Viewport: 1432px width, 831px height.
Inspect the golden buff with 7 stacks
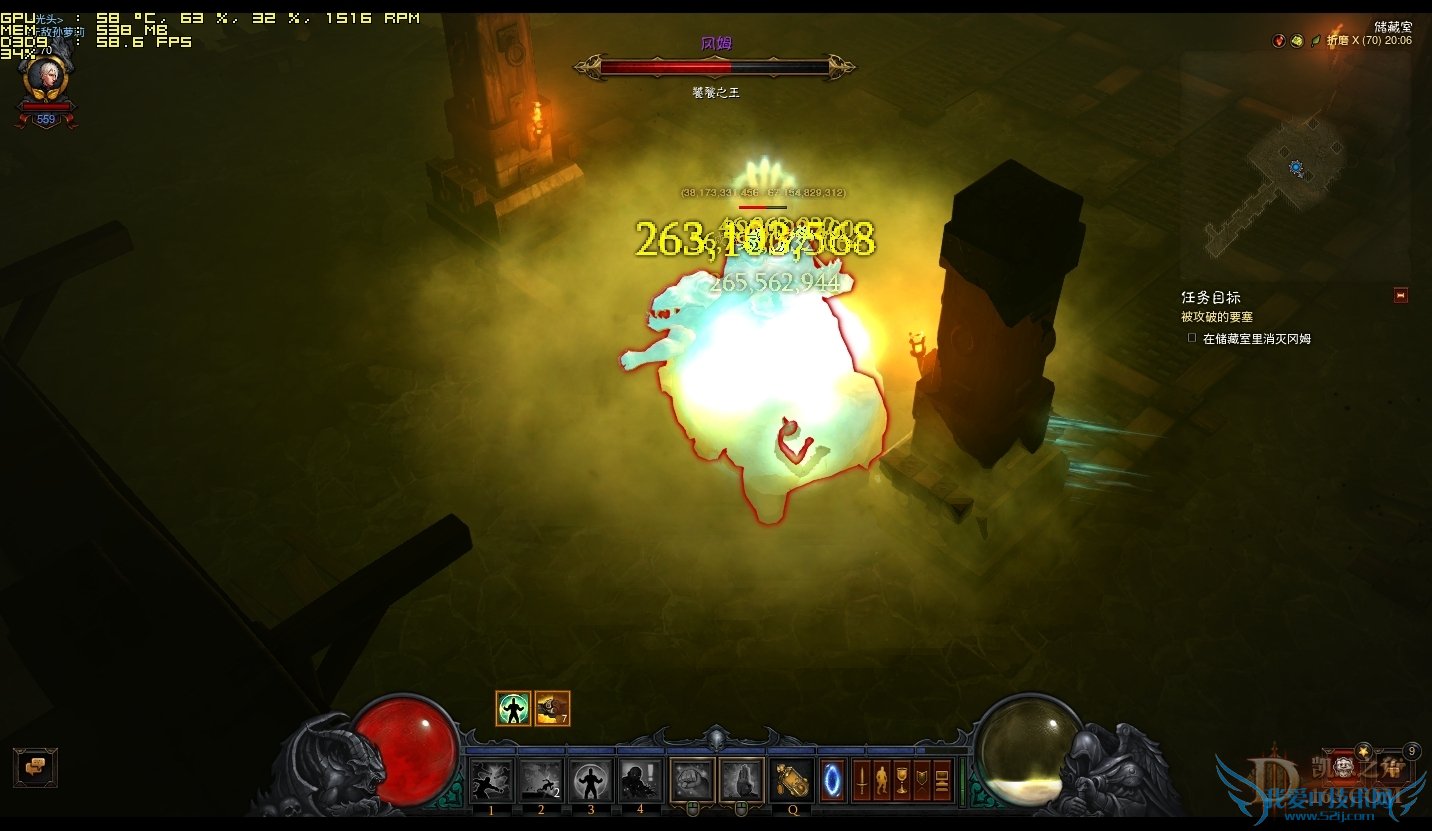552,708
